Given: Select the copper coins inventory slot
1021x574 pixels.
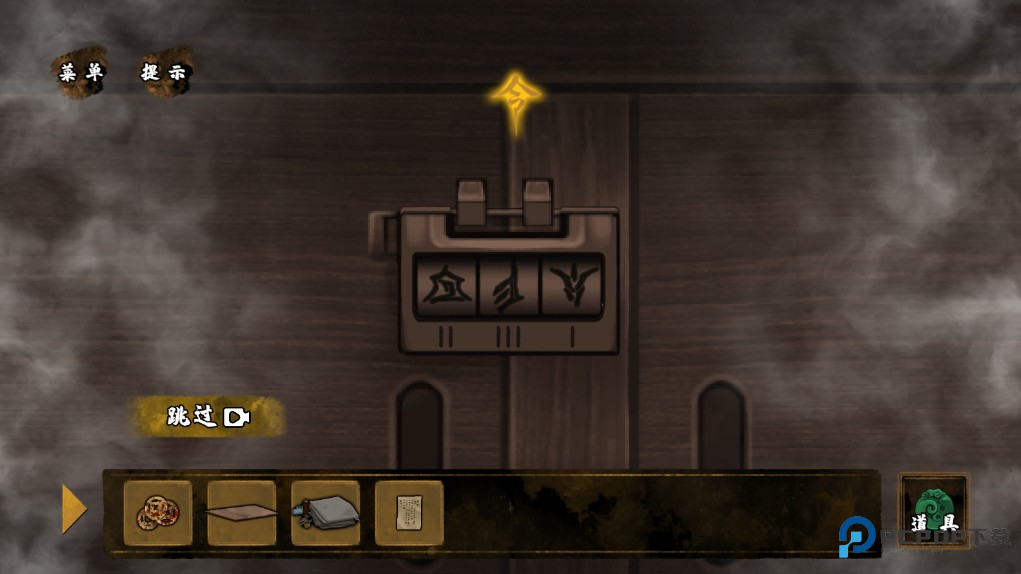Looking at the screenshot, I should coord(158,513).
